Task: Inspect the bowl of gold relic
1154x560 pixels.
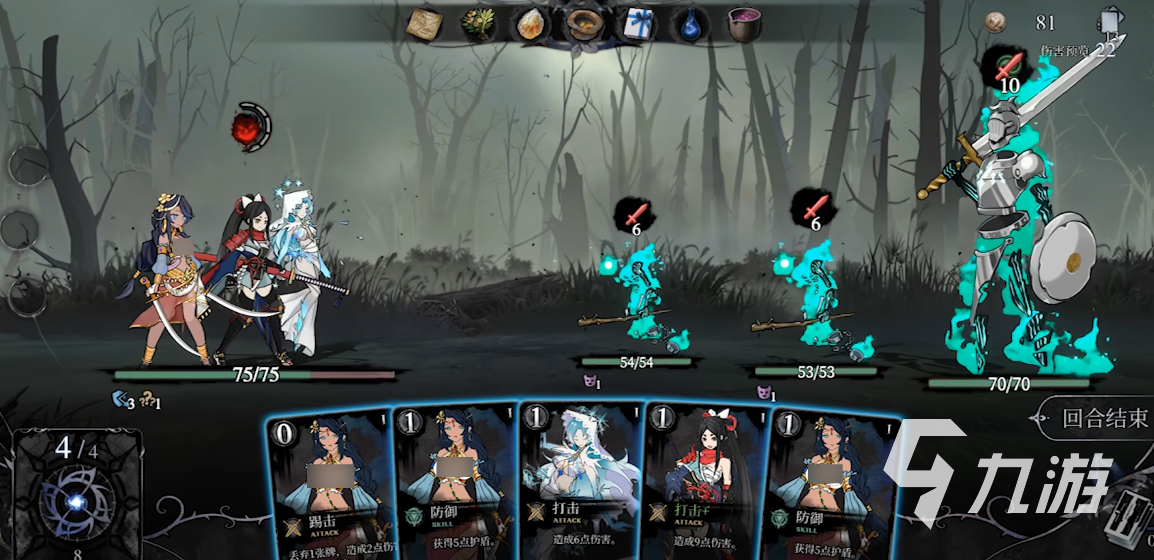Action: point(583,24)
